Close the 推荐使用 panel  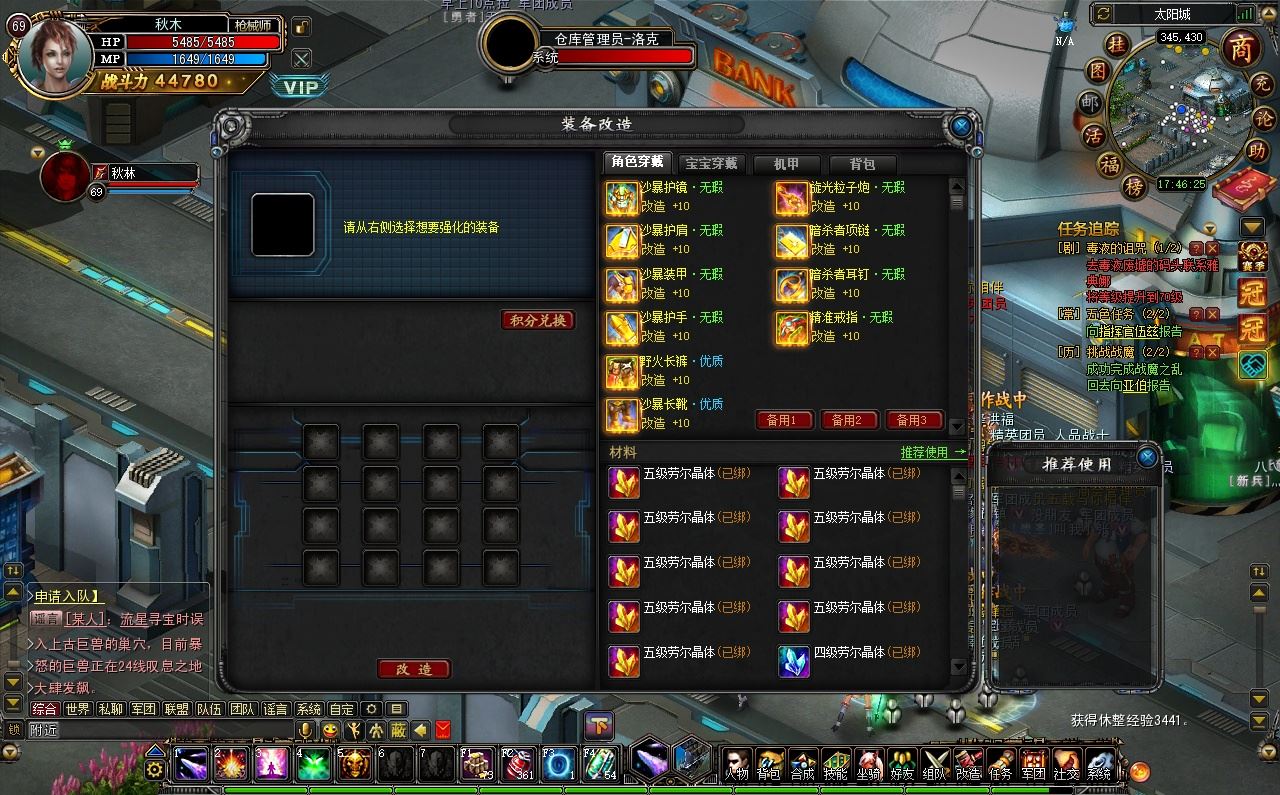tap(1147, 458)
